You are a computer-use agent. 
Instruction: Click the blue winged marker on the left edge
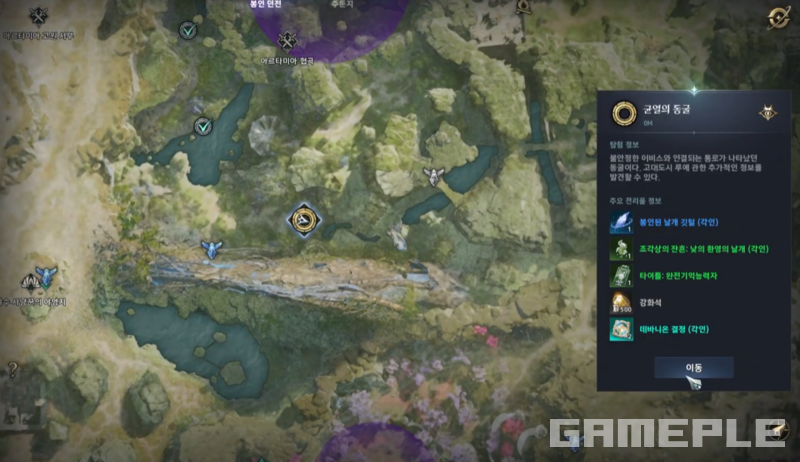[44, 275]
